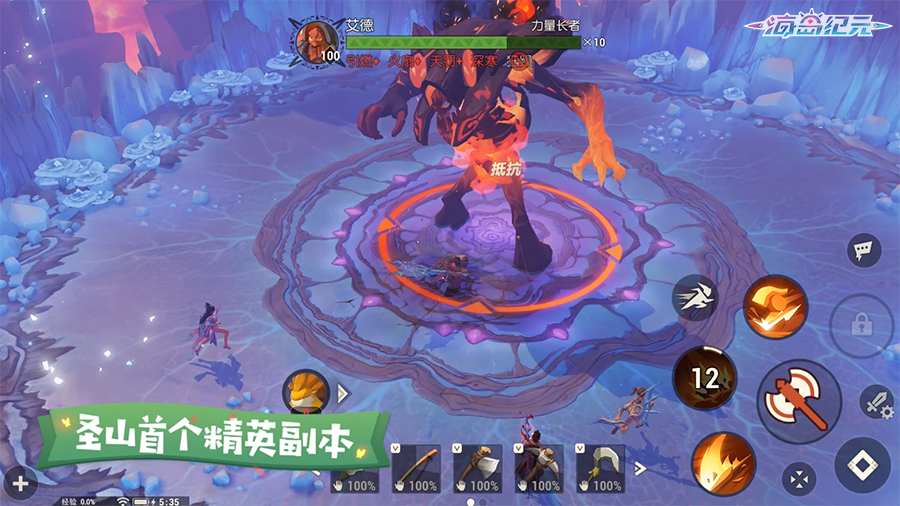The width and height of the screenshot is (900, 506).
Task: Open the sword and gear weapon settings
Action: coord(877,402)
